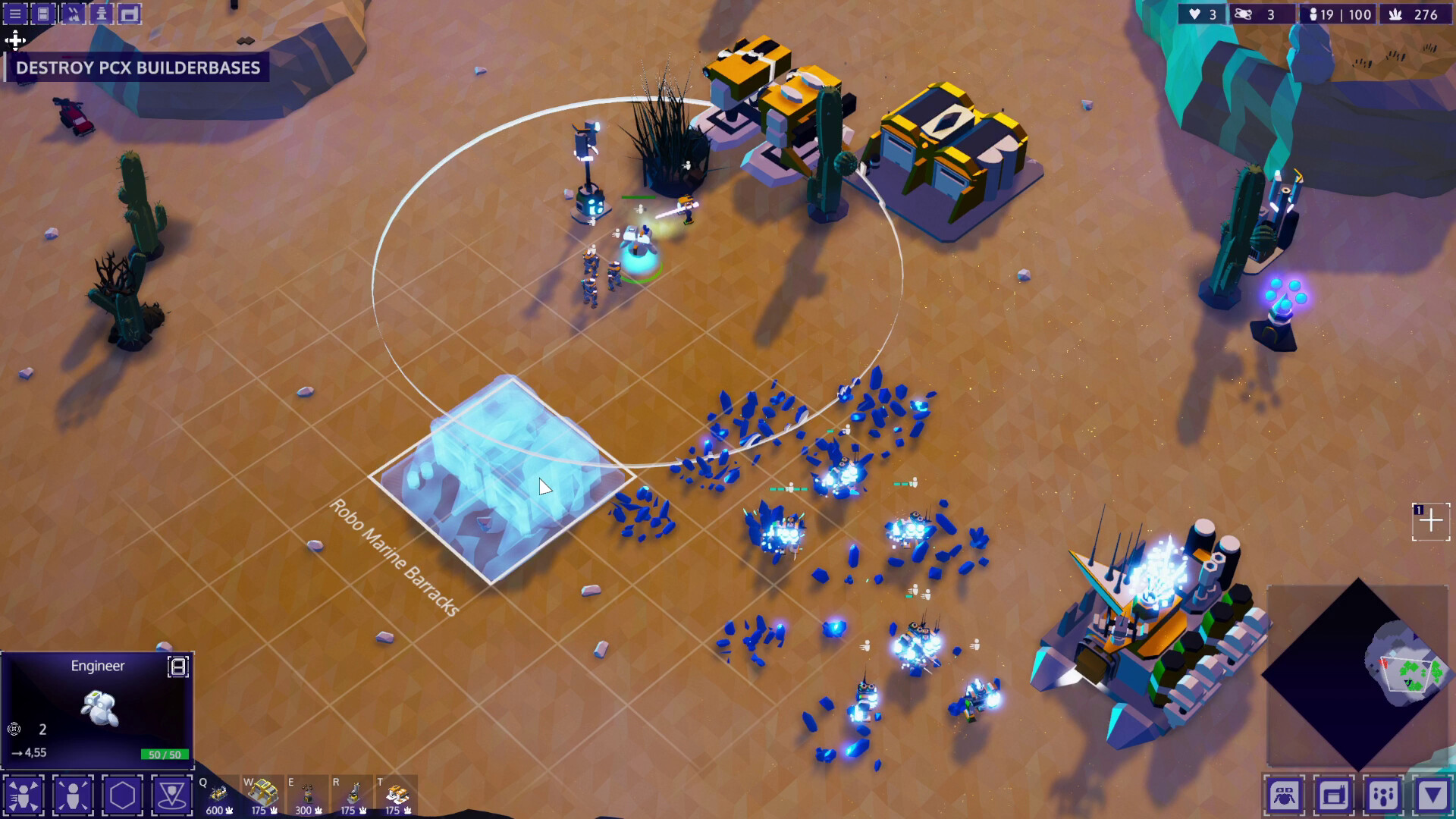This screenshot has width=1456, height=819.
Task: Click the atom research counter showing 3
Action: pos(1263,14)
